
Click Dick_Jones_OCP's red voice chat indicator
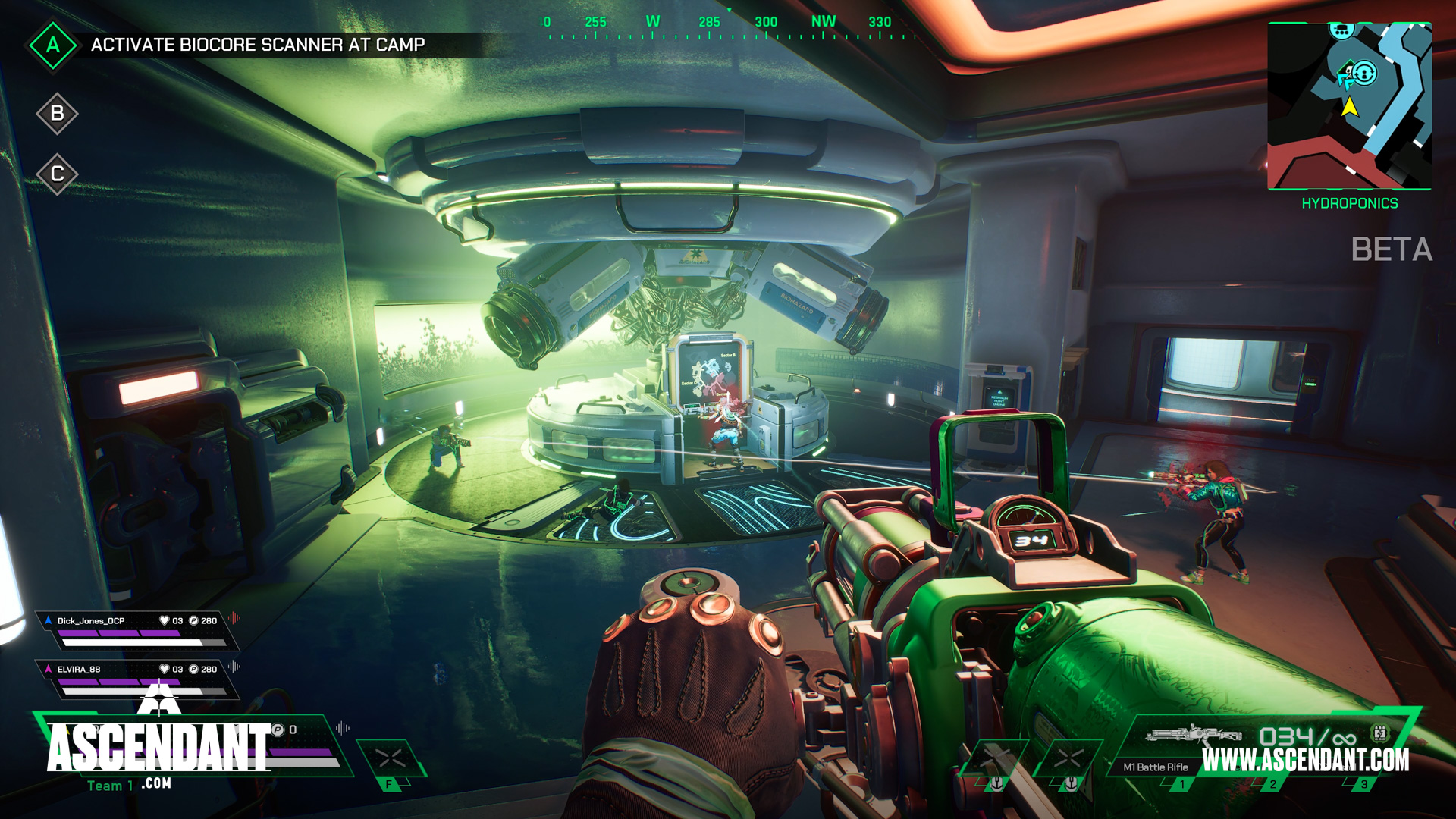234,619
